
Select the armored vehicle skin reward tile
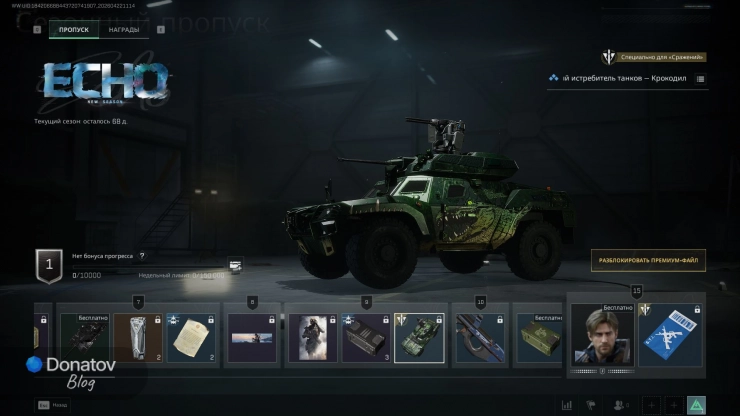(x=419, y=337)
